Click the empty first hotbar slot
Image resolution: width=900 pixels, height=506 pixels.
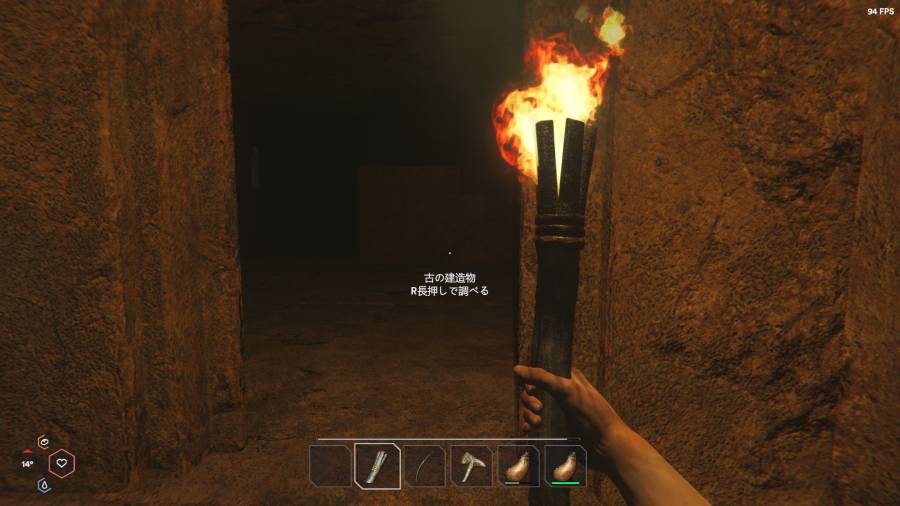330,466
